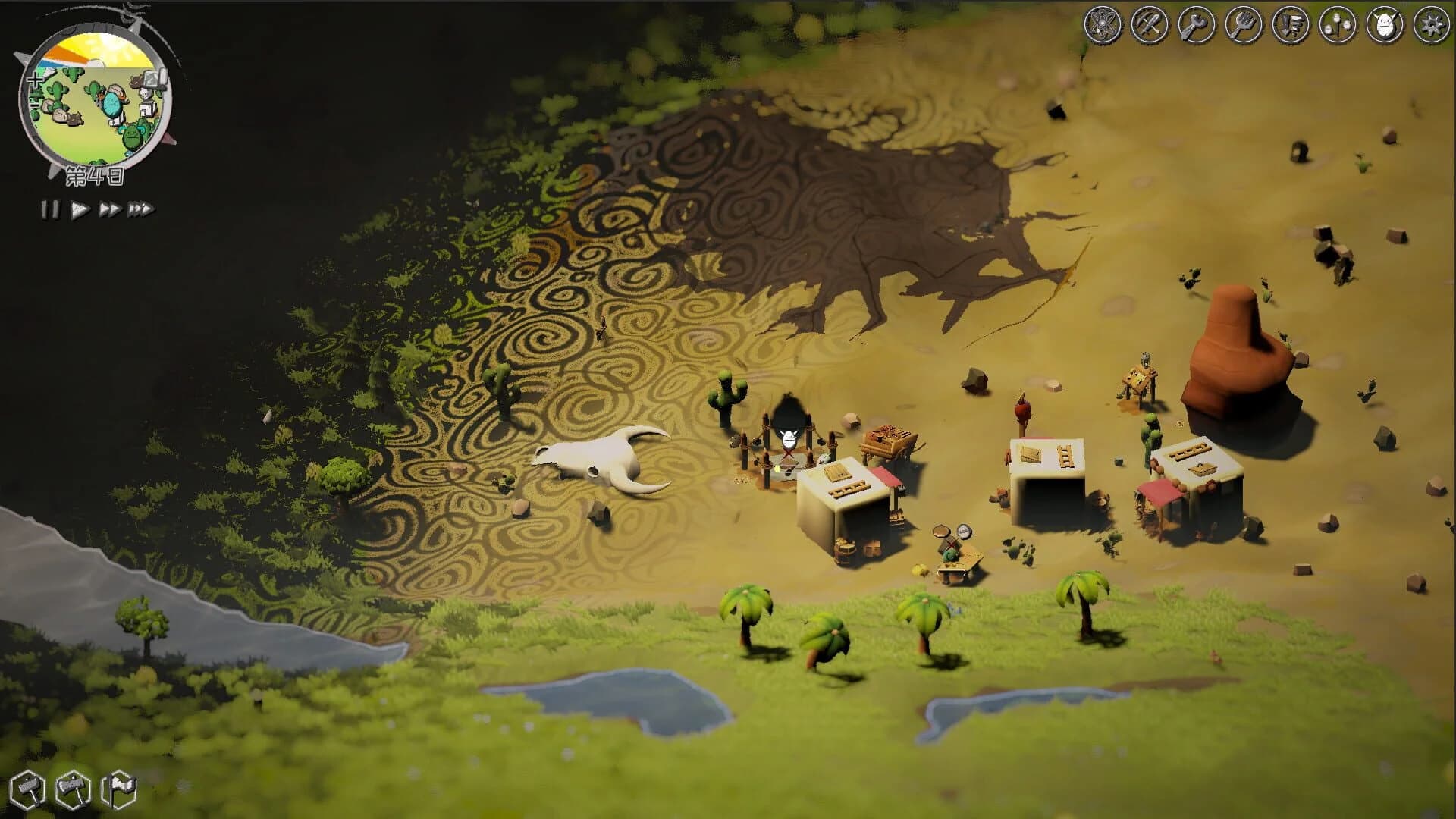Open the food menu (fork icon)
Image resolution: width=1456 pixels, height=819 pixels.
tap(1243, 23)
